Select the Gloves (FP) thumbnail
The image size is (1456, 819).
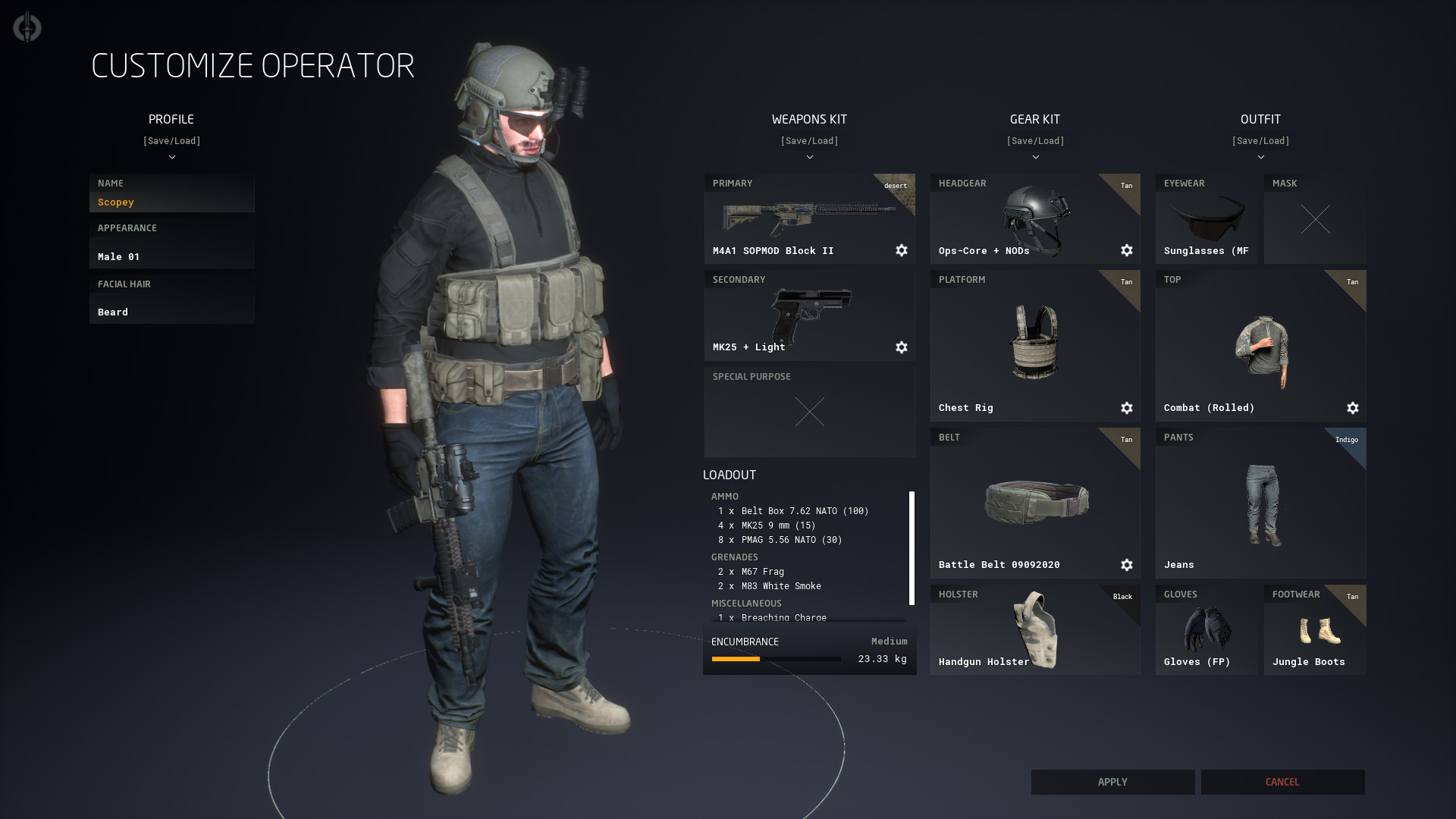[x=1206, y=625]
